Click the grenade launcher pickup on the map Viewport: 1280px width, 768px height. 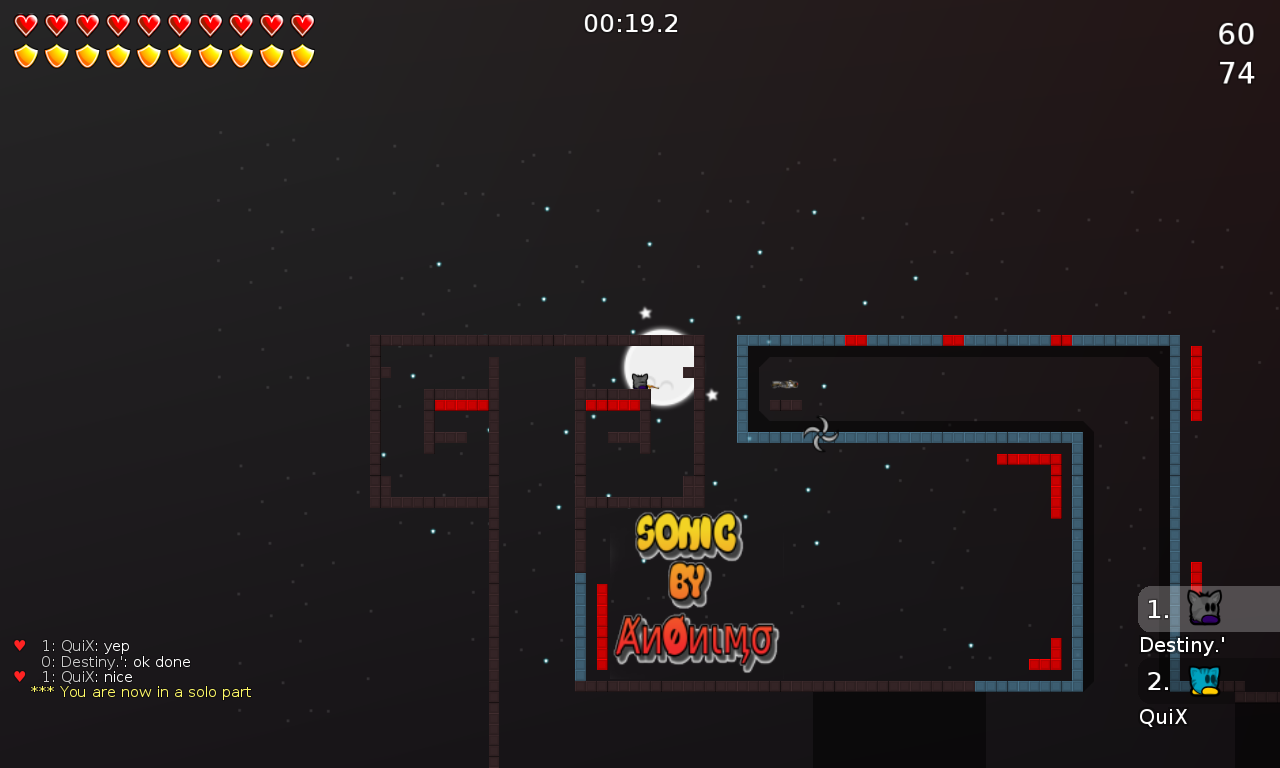coord(785,383)
